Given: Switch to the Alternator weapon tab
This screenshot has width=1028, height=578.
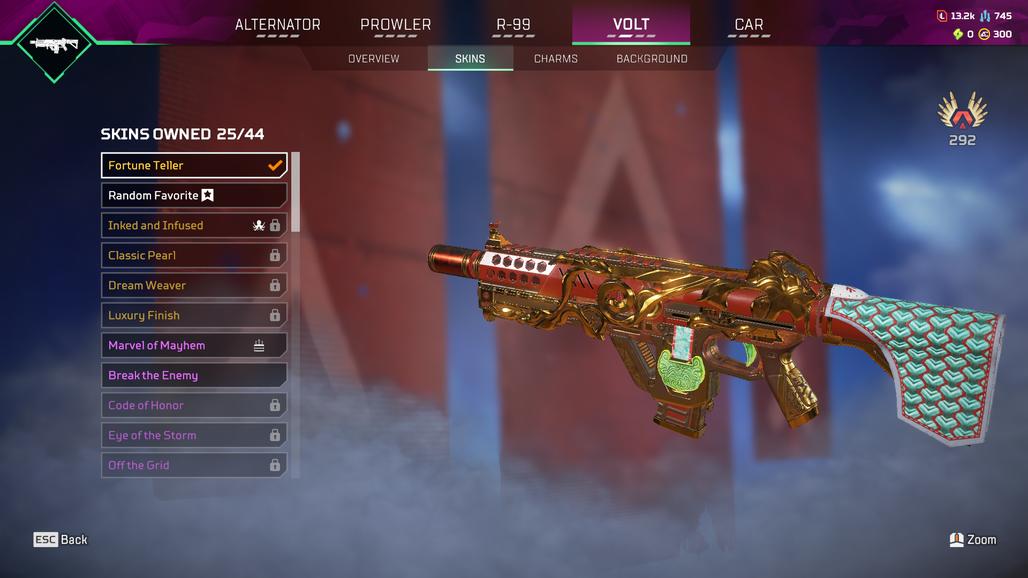Looking at the screenshot, I should click(278, 25).
